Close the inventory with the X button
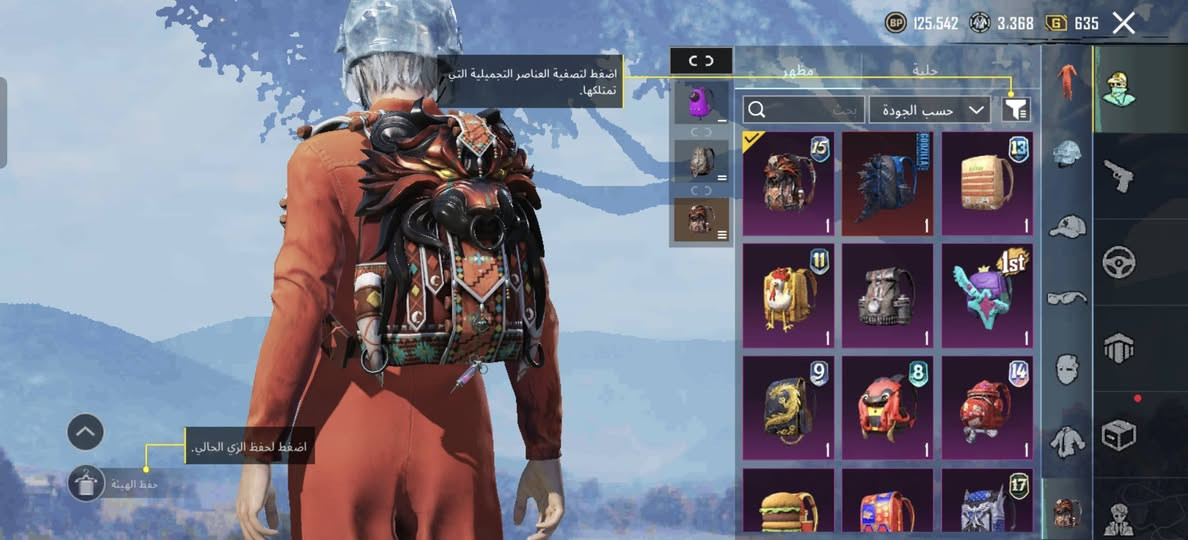 (1124, 23)
